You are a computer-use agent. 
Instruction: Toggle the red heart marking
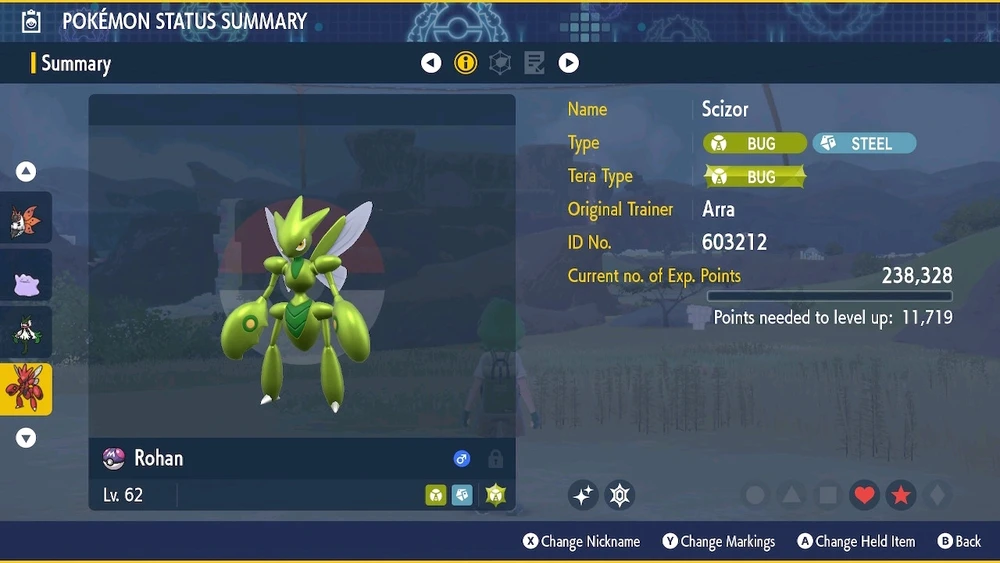(865, 495)
